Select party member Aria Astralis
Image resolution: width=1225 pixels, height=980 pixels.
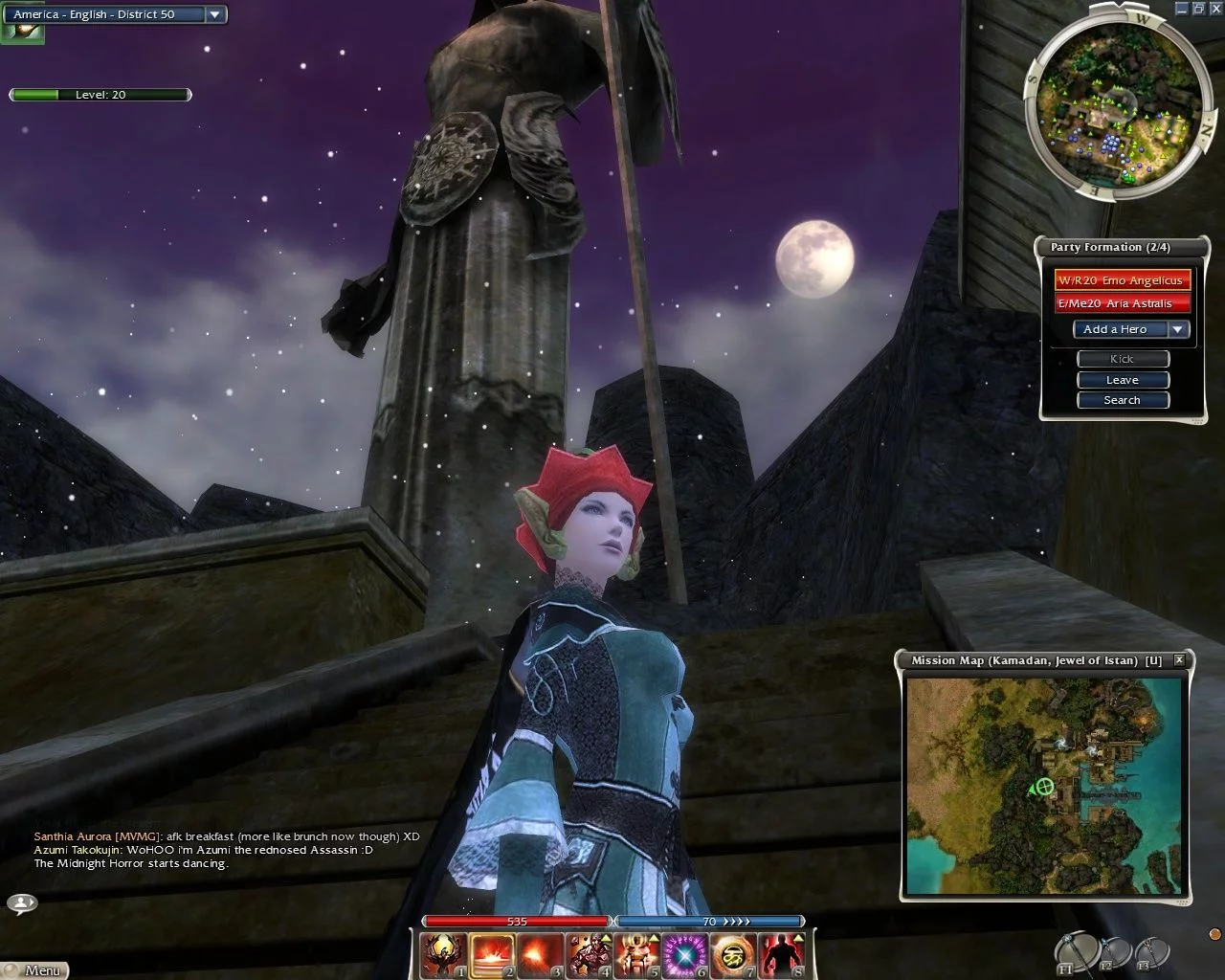[1122, 303]
